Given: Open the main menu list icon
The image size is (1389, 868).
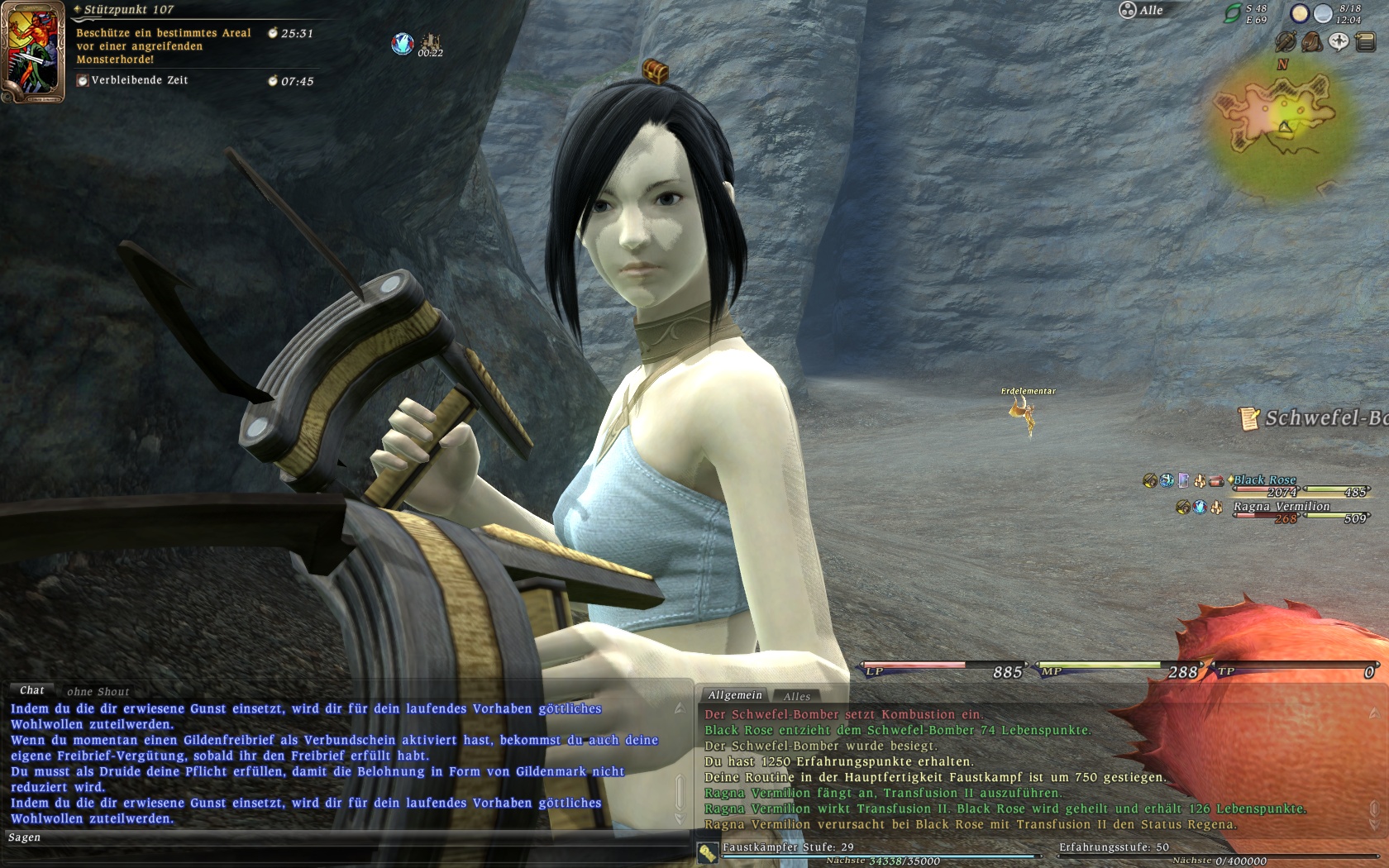Looking at the screenshot, I should click(x=1365, y=41).
